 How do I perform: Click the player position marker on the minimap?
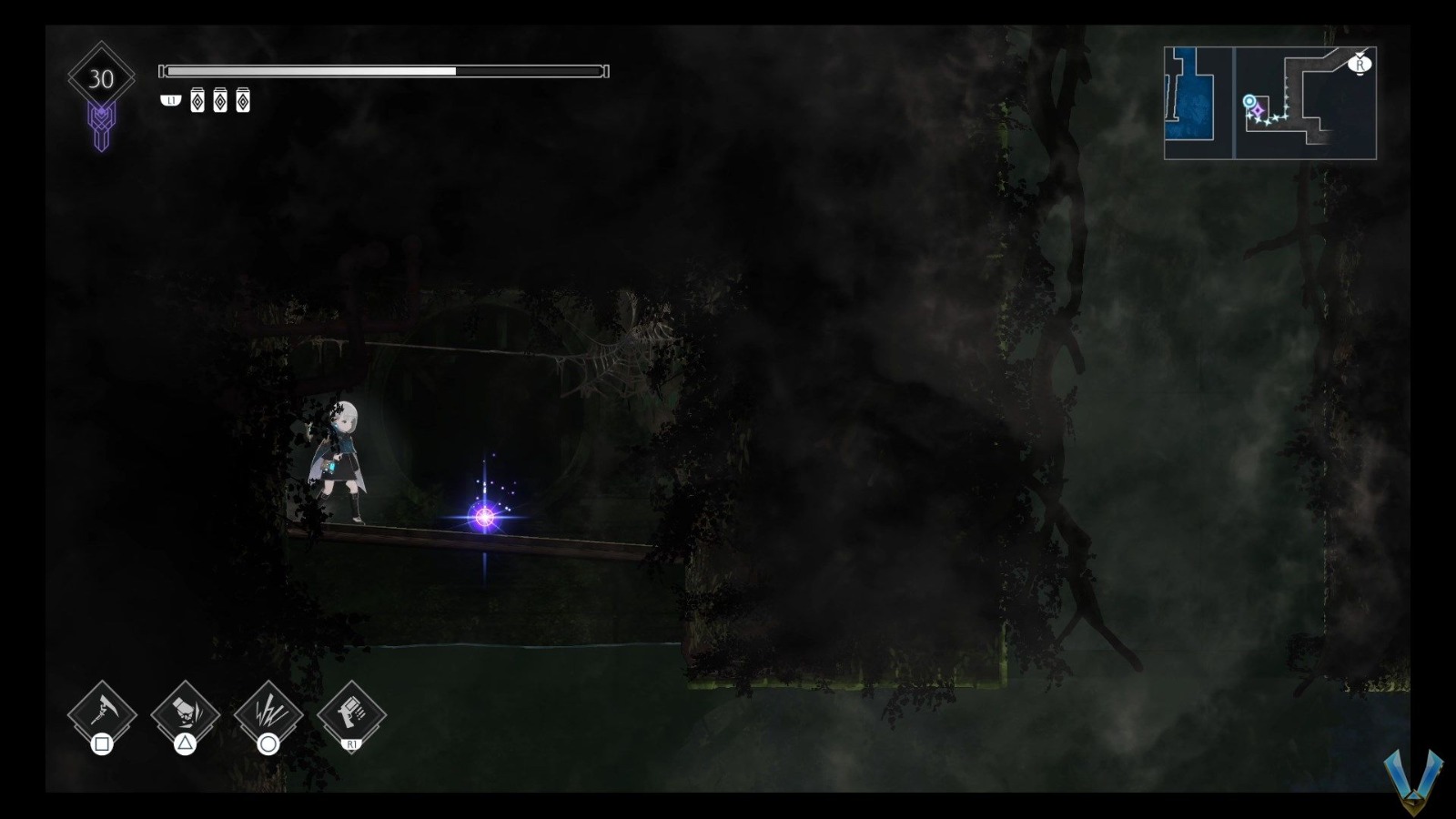pos(1249,102)
